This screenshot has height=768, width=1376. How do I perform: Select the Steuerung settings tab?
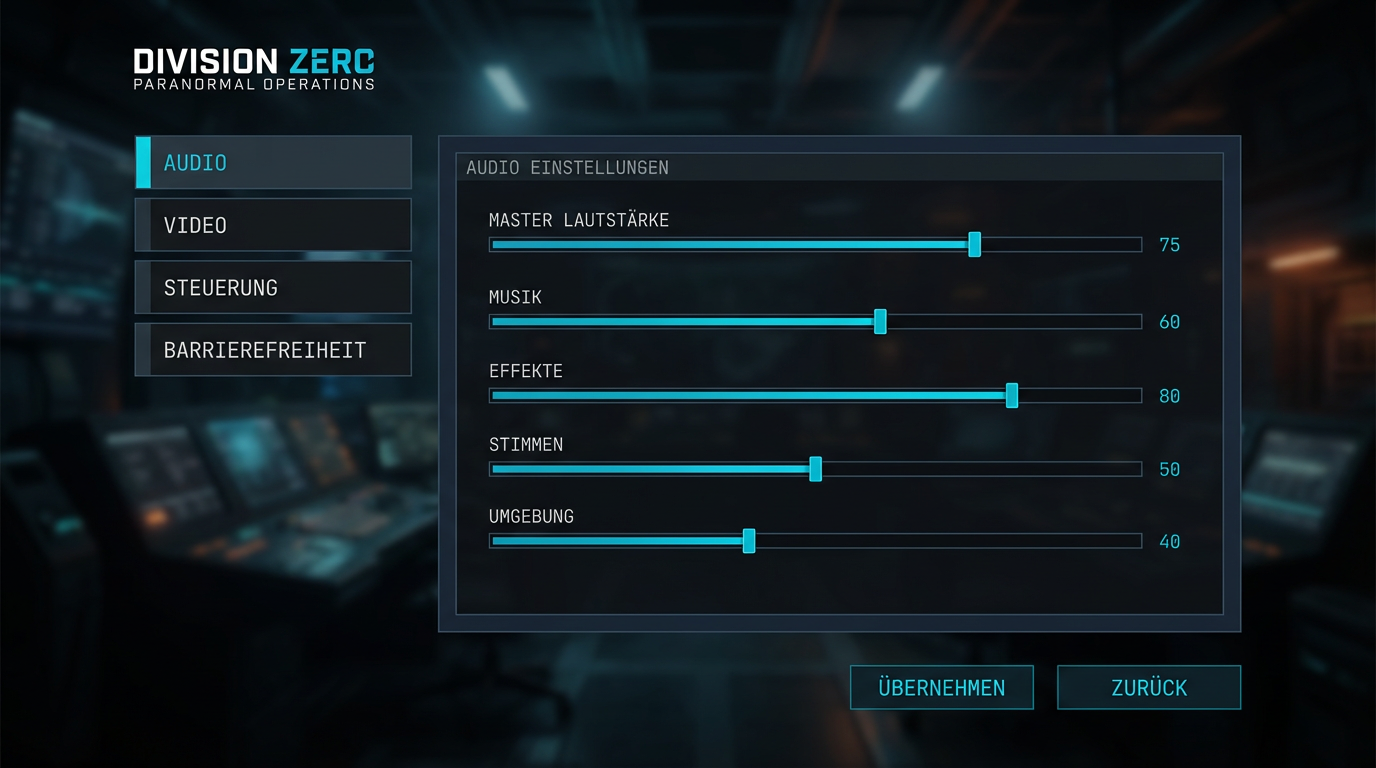[273, 288]
